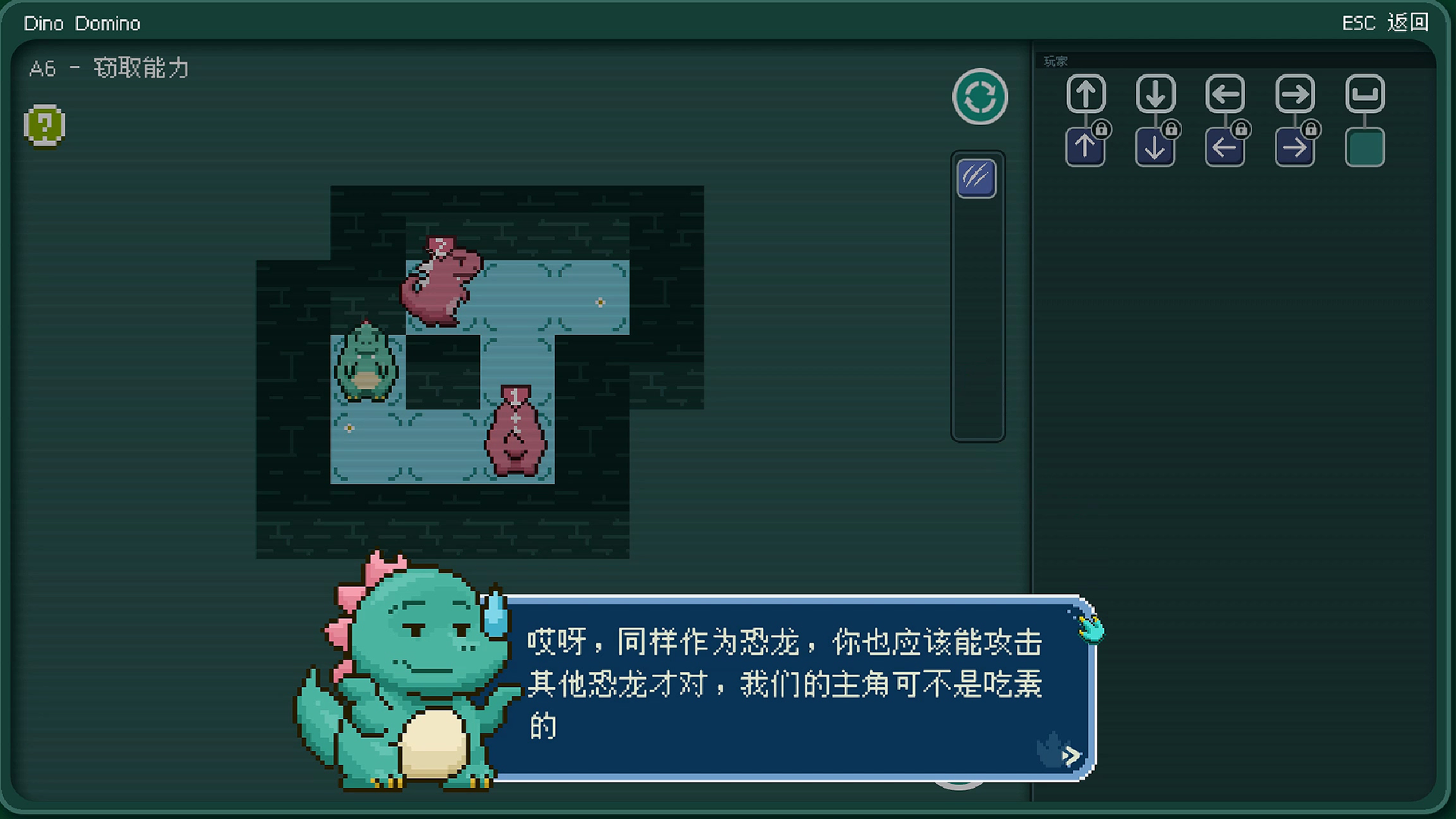Select the claw attack command icon
1456x819 pixels.
(976, 180)
